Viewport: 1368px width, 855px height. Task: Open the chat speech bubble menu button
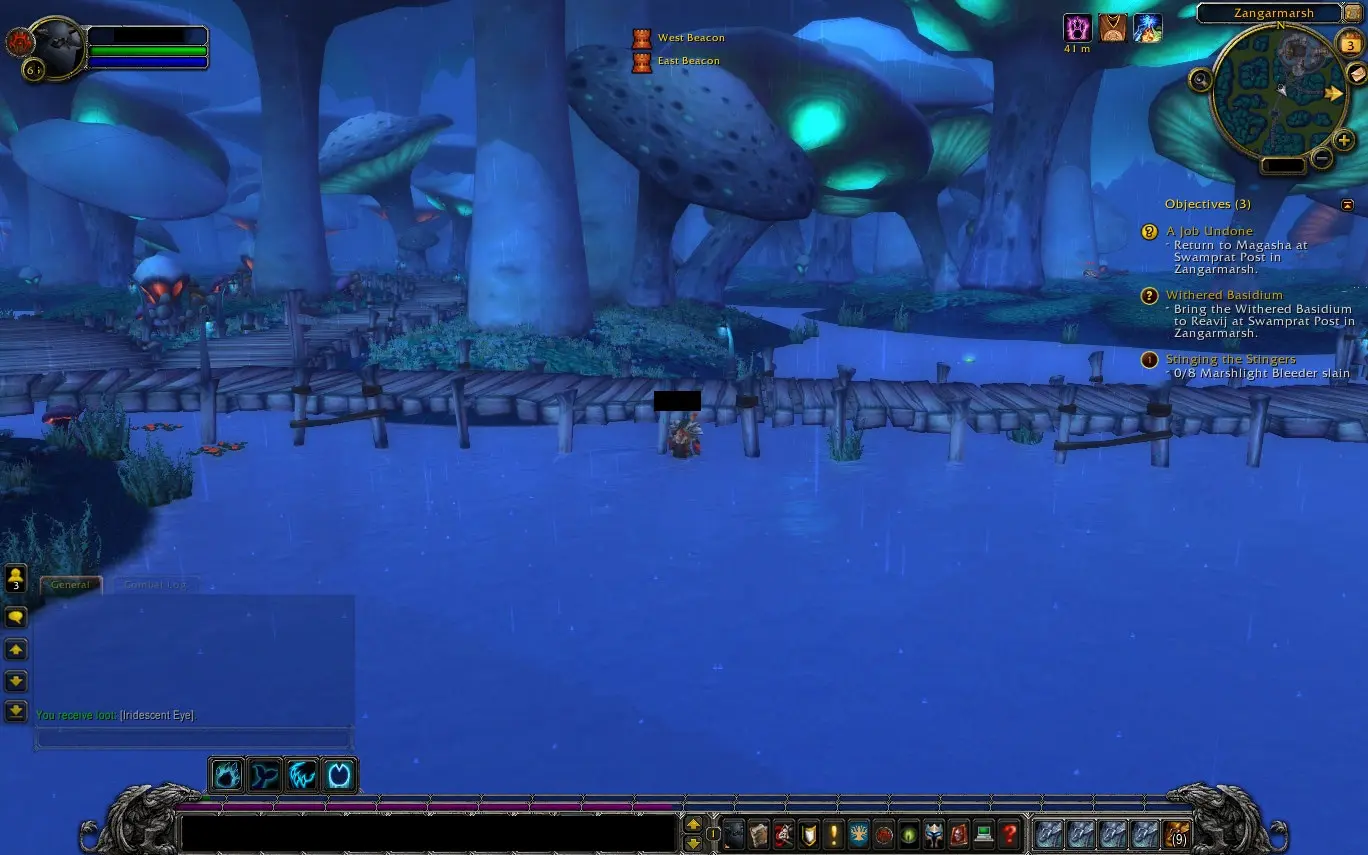[16, 617]
